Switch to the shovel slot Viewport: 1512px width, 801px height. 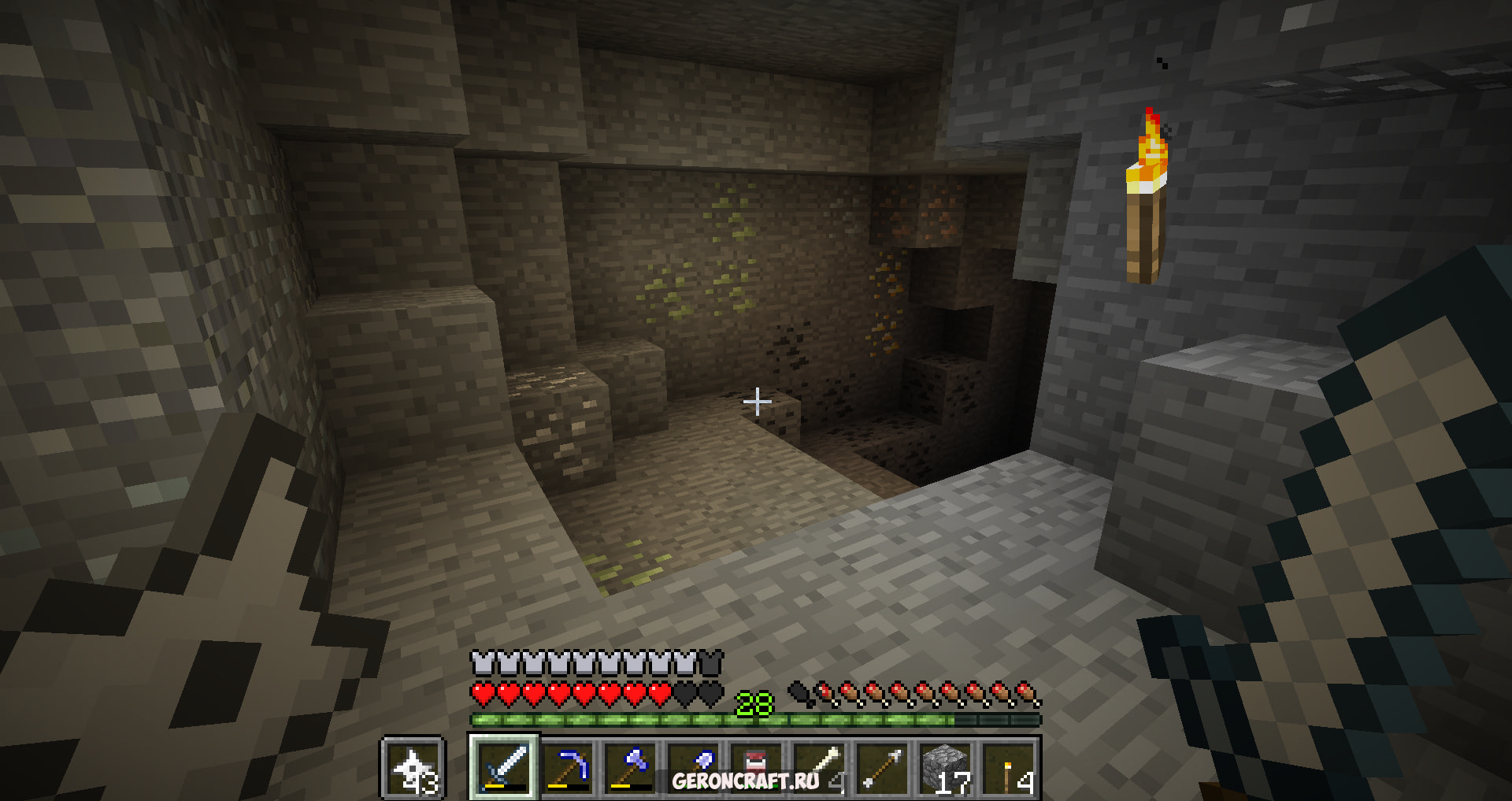click(x=693, y=767)
